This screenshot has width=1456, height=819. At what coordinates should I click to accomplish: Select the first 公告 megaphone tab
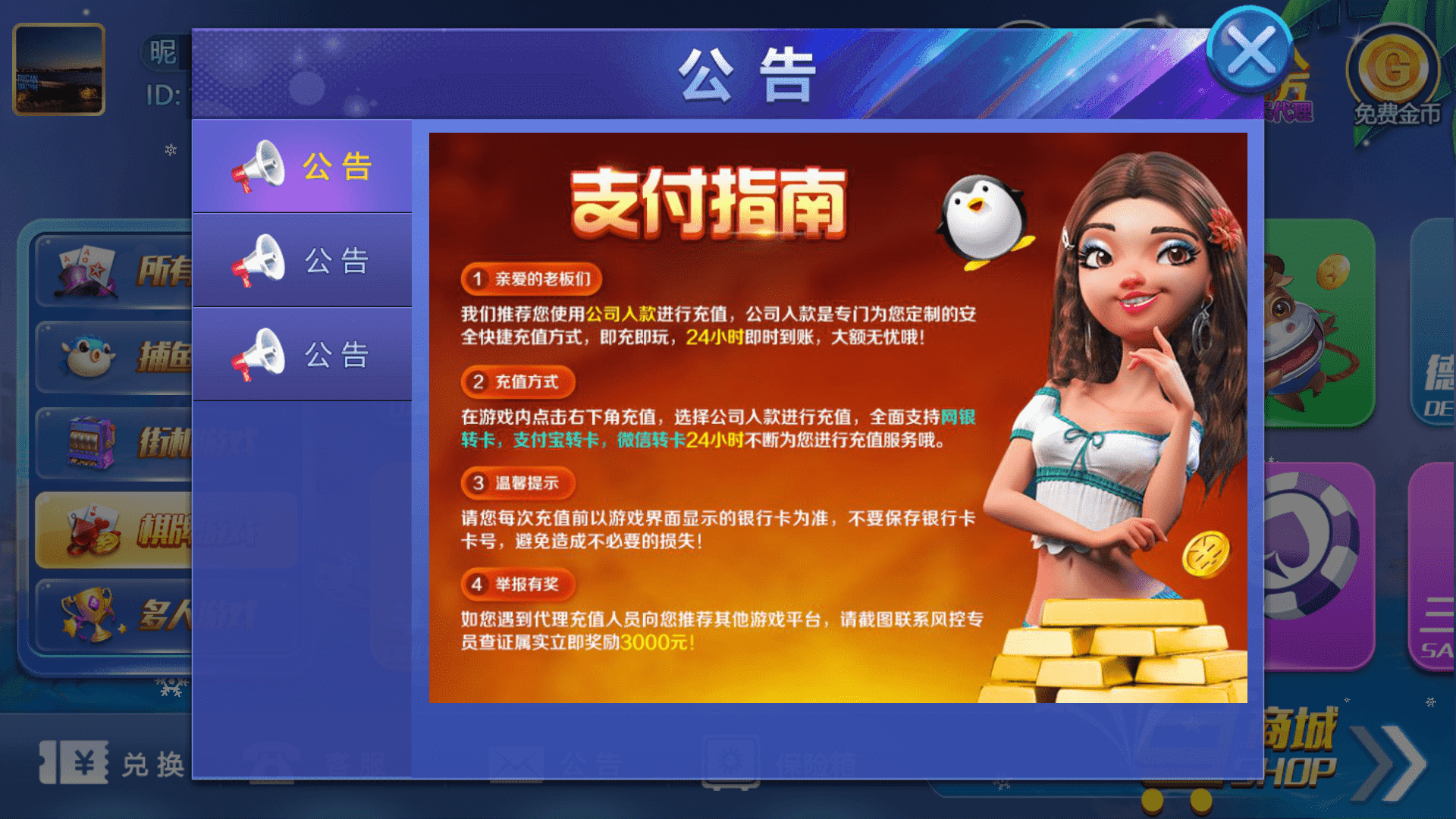click(302, 165)
